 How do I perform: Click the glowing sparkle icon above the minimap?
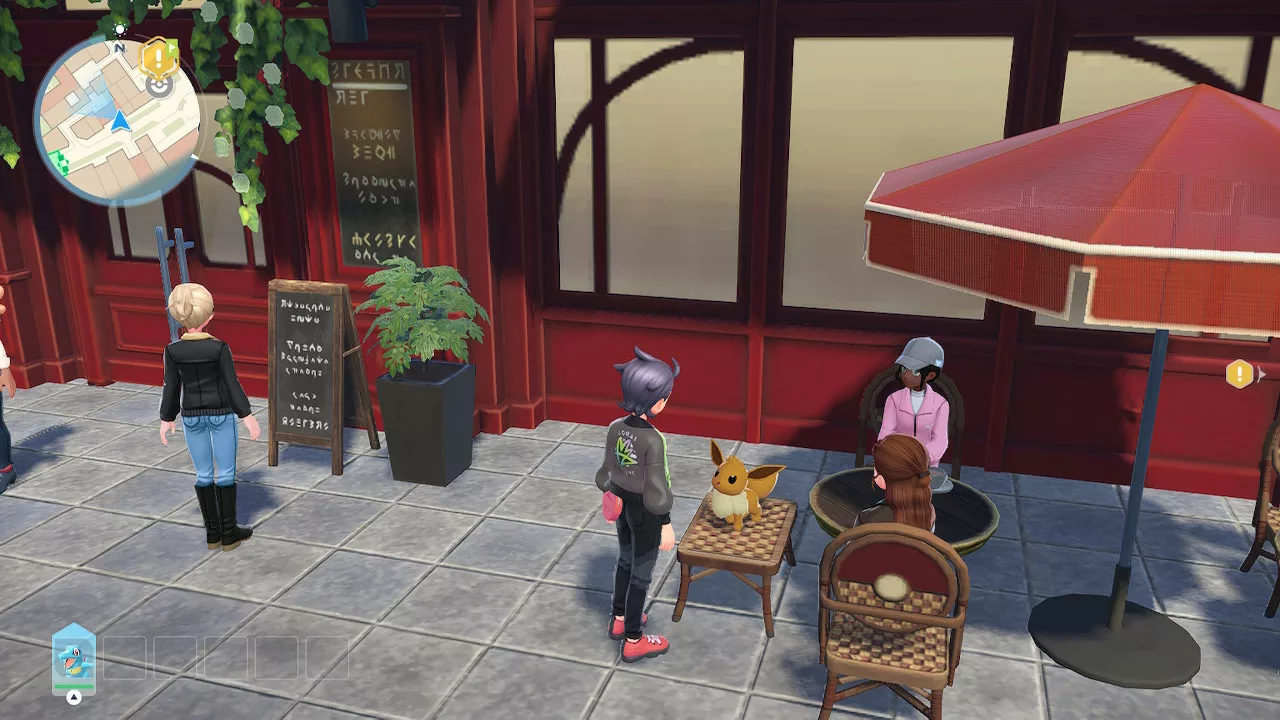[x=120, y=29]
